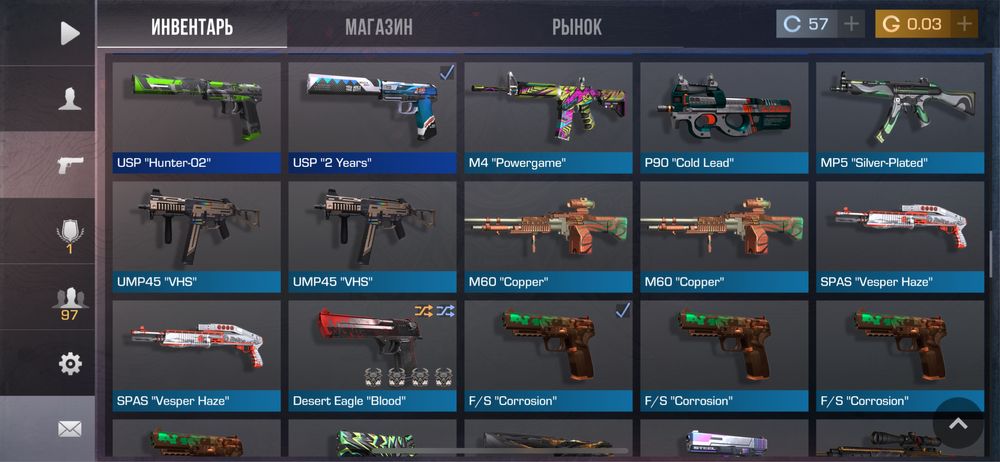Image resolution: width=1000 pixels, height=462 pixels.
Task: Open the Рынок tab
Action: pos(577,26)
